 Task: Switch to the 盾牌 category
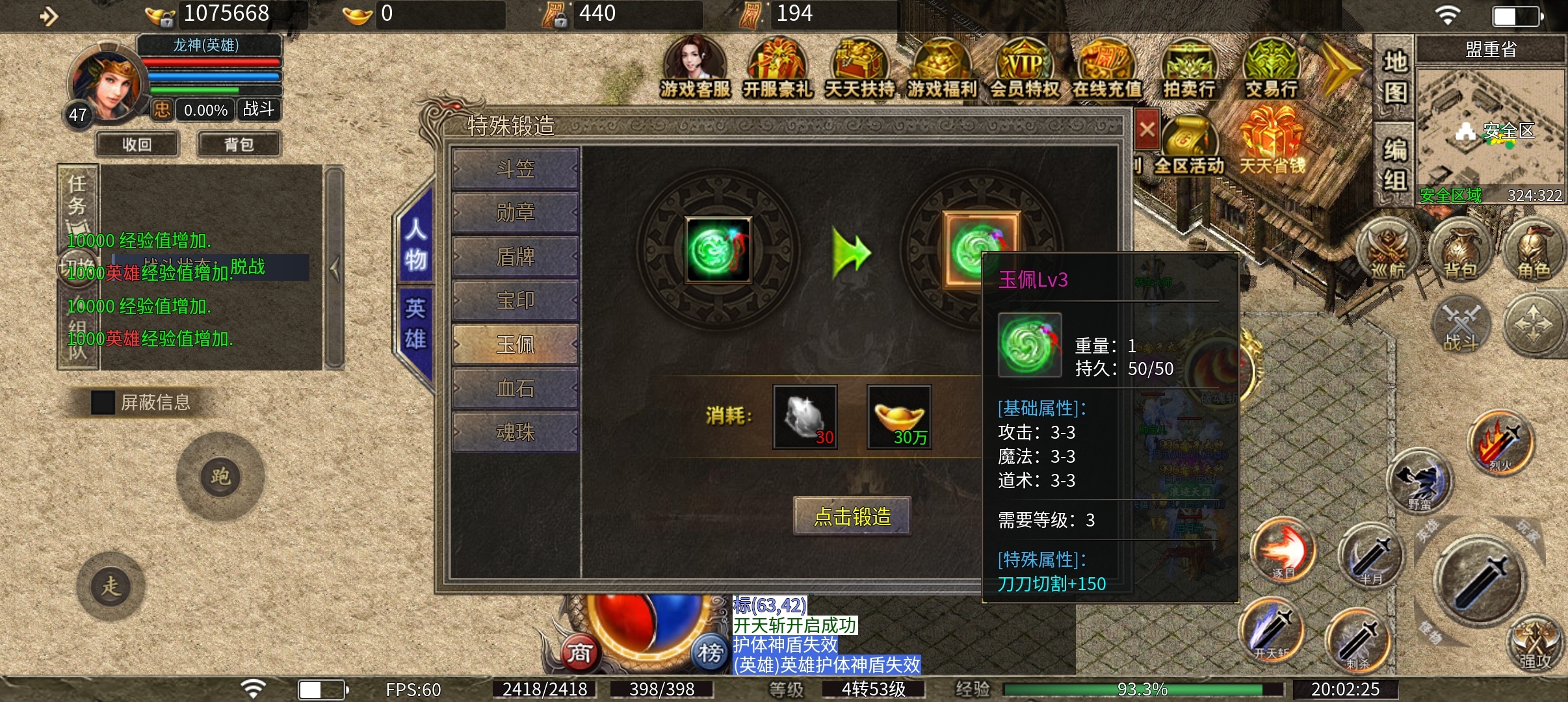tap(515, 257)
